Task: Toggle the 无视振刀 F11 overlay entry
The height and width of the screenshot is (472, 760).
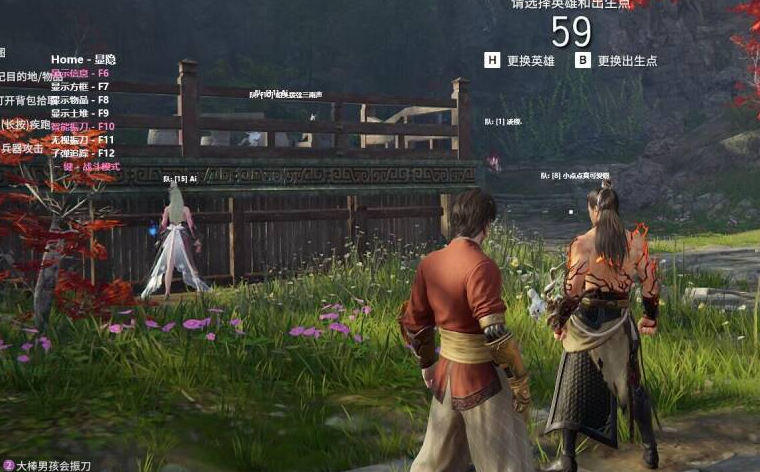Action: [83, 140]
